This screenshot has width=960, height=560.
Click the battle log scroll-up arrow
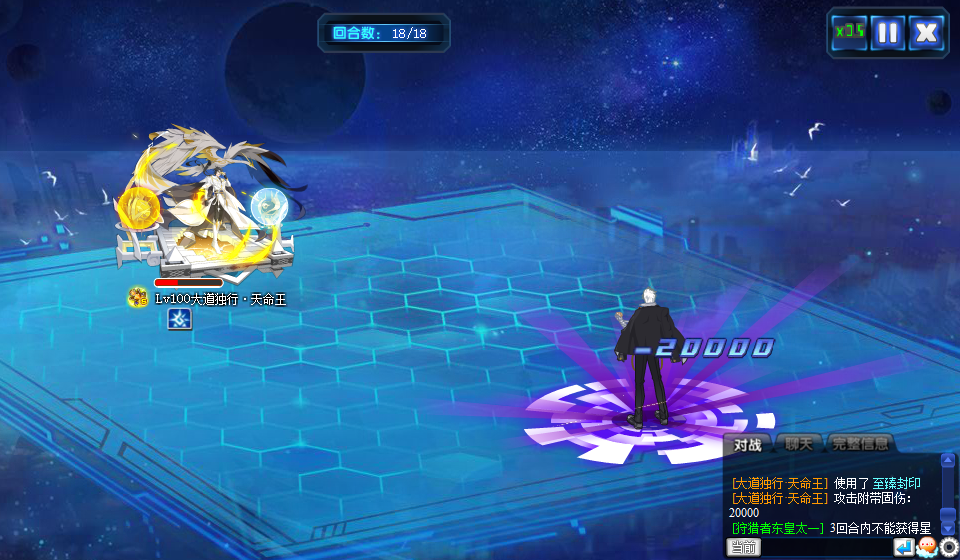(948, 461)
